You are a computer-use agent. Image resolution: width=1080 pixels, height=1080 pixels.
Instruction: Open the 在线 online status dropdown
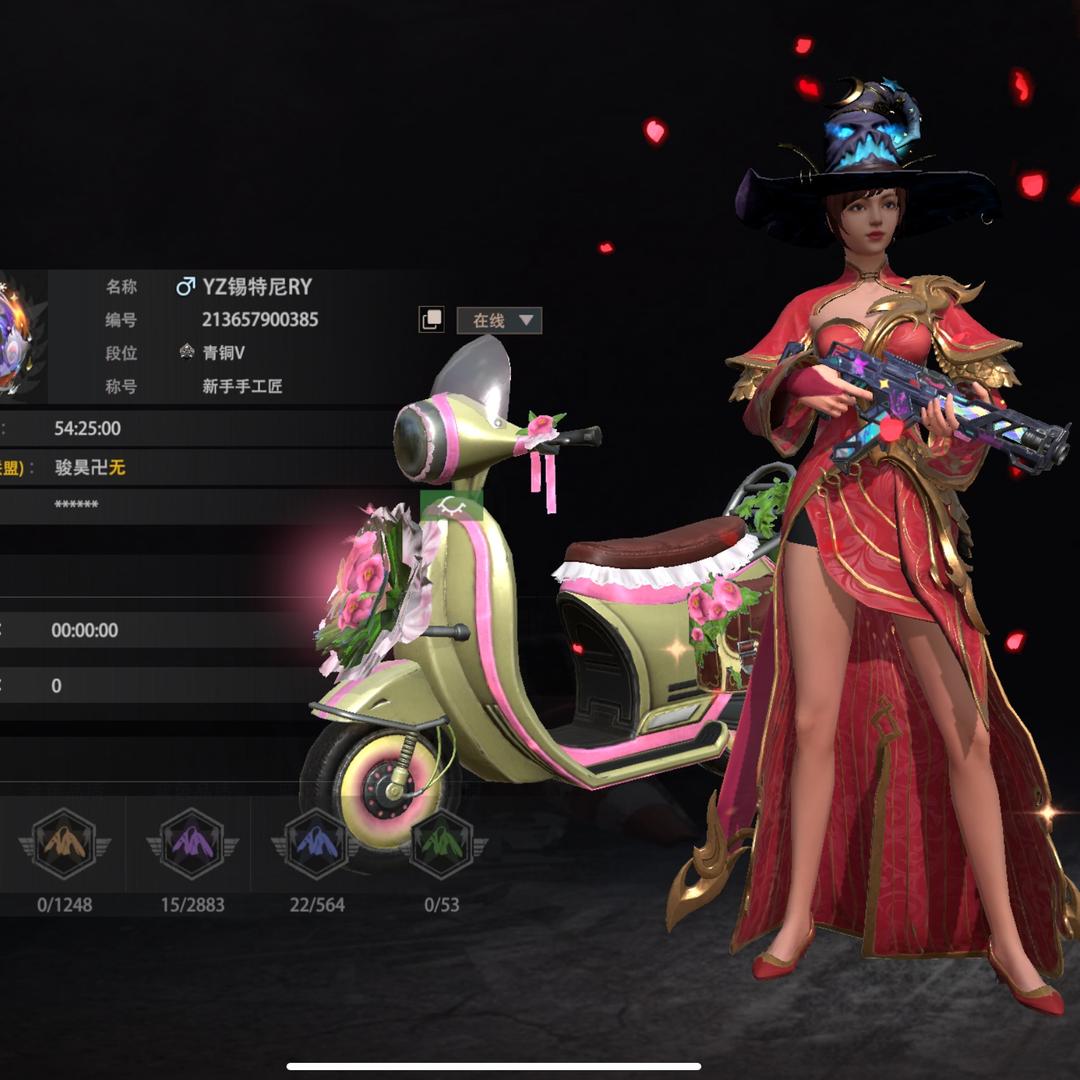click(499, 320)
